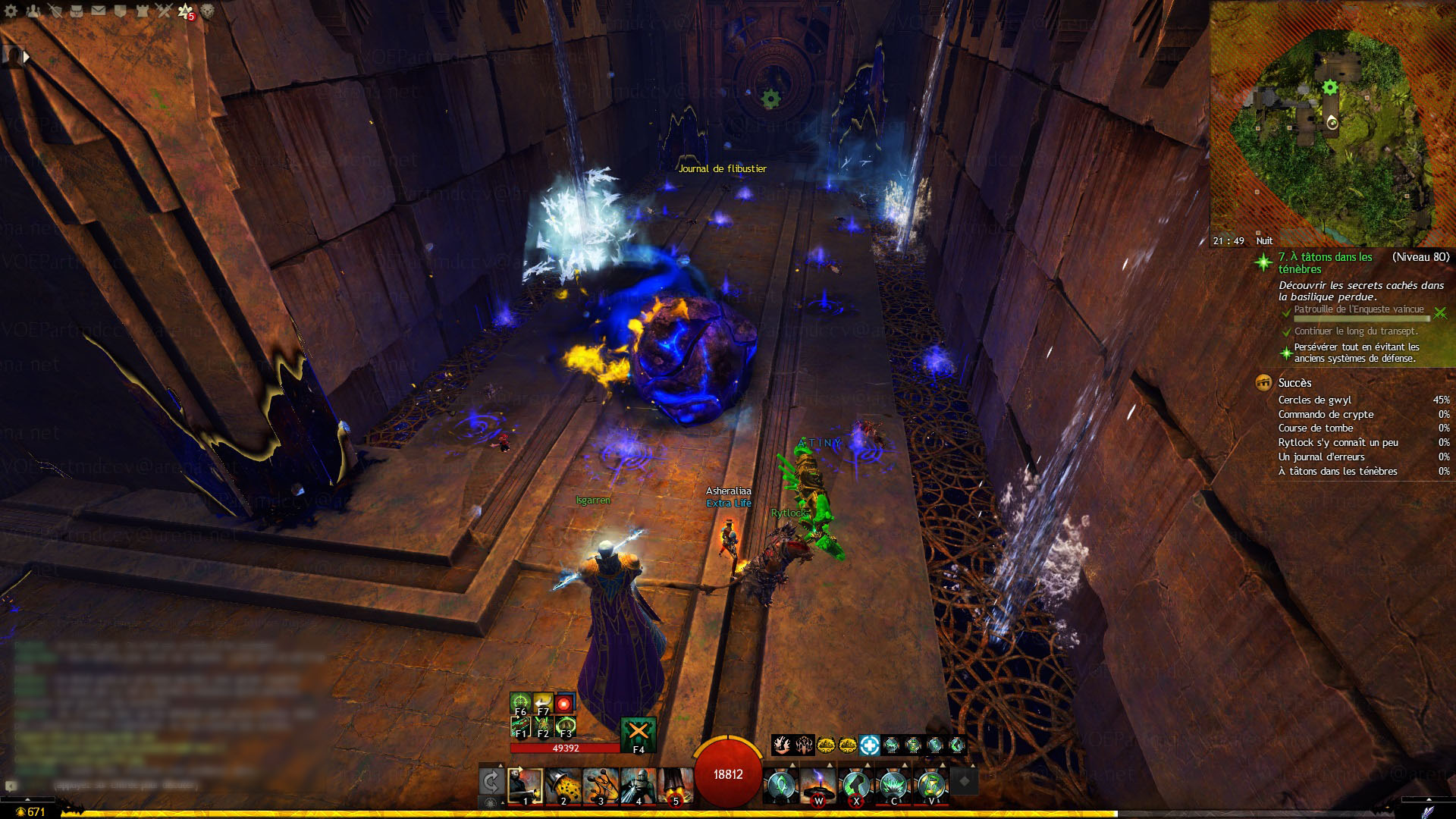The width and height of the screenshot is (1456, 819).
Task: Trigger the elite skill bound to V
Action: (931, 786)
